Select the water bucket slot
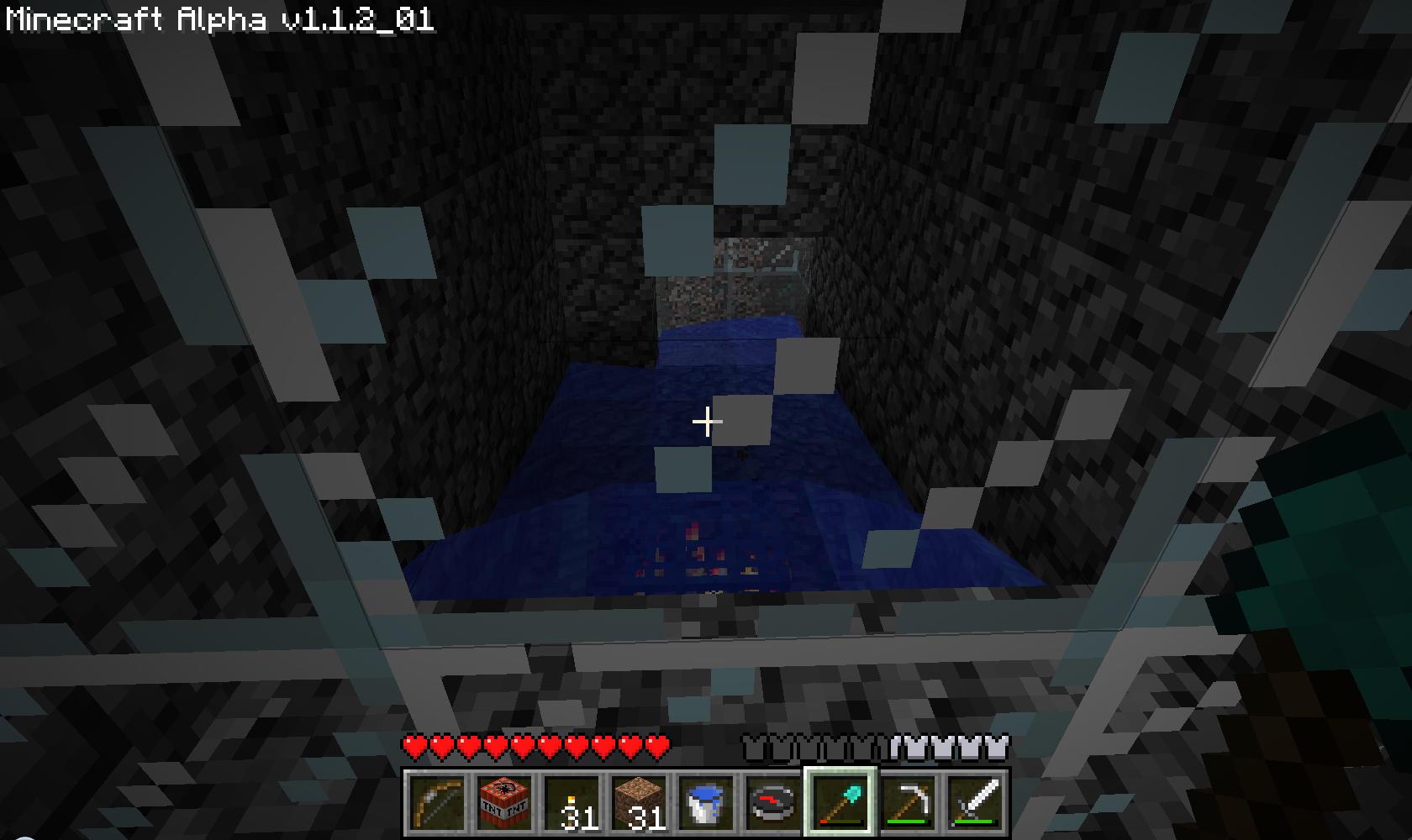This screenshot has height=840, width=1412. pos(706,802)
